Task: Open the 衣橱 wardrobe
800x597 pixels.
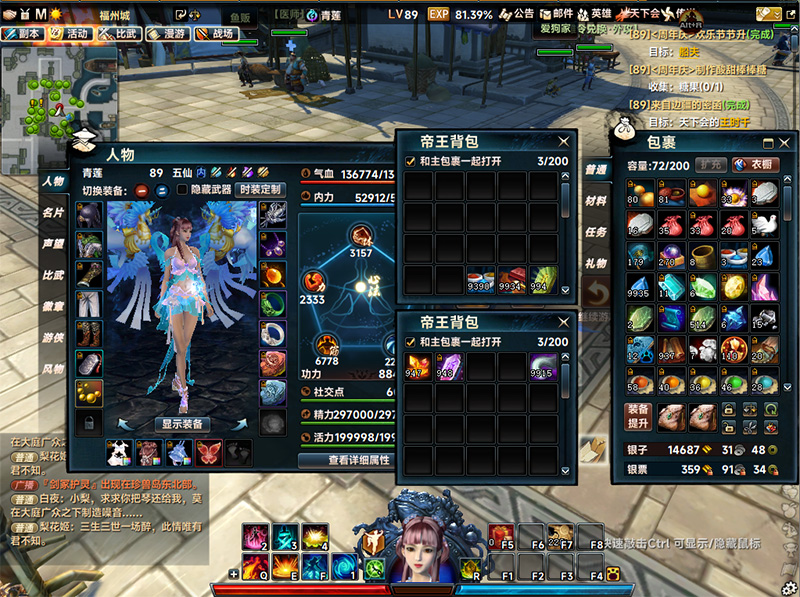Action: (756, 165)
